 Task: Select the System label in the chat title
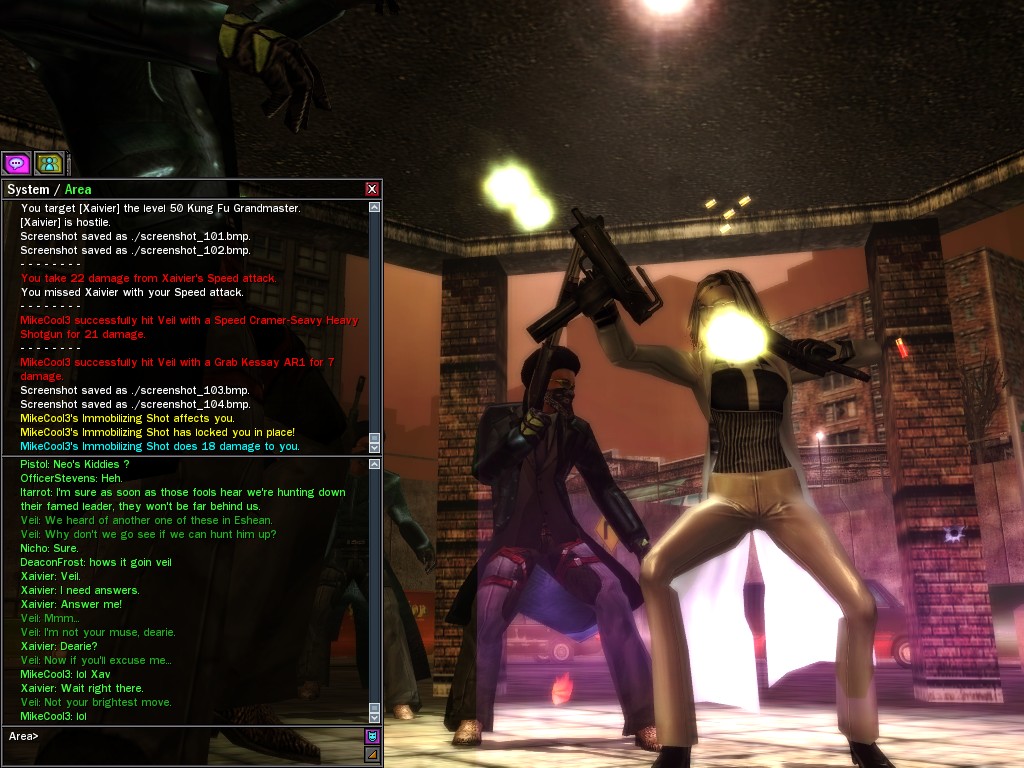(x=28, y=189)
